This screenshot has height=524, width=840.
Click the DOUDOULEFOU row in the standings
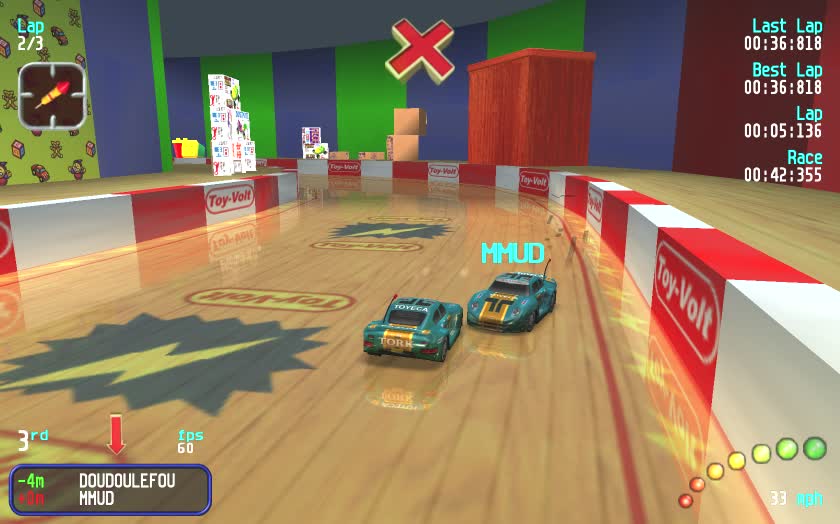(x=111, y=481)
